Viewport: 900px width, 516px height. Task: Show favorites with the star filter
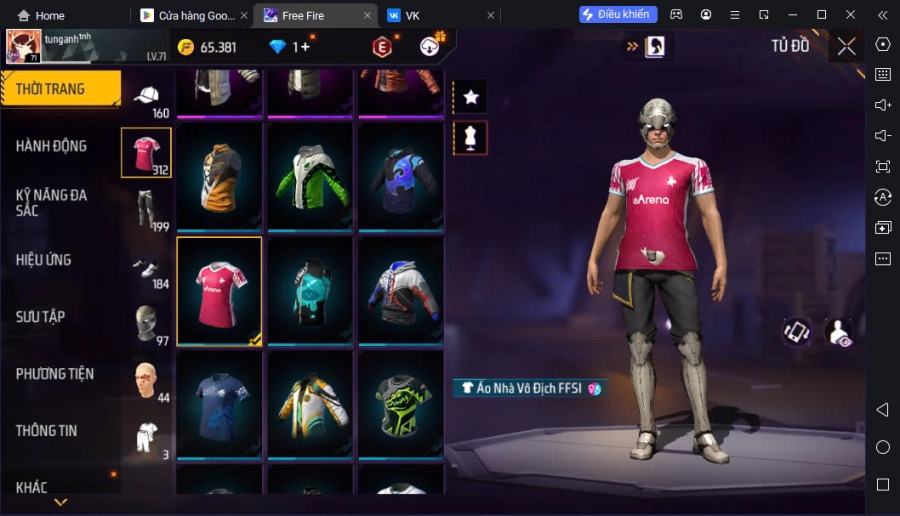click(470, 97)
